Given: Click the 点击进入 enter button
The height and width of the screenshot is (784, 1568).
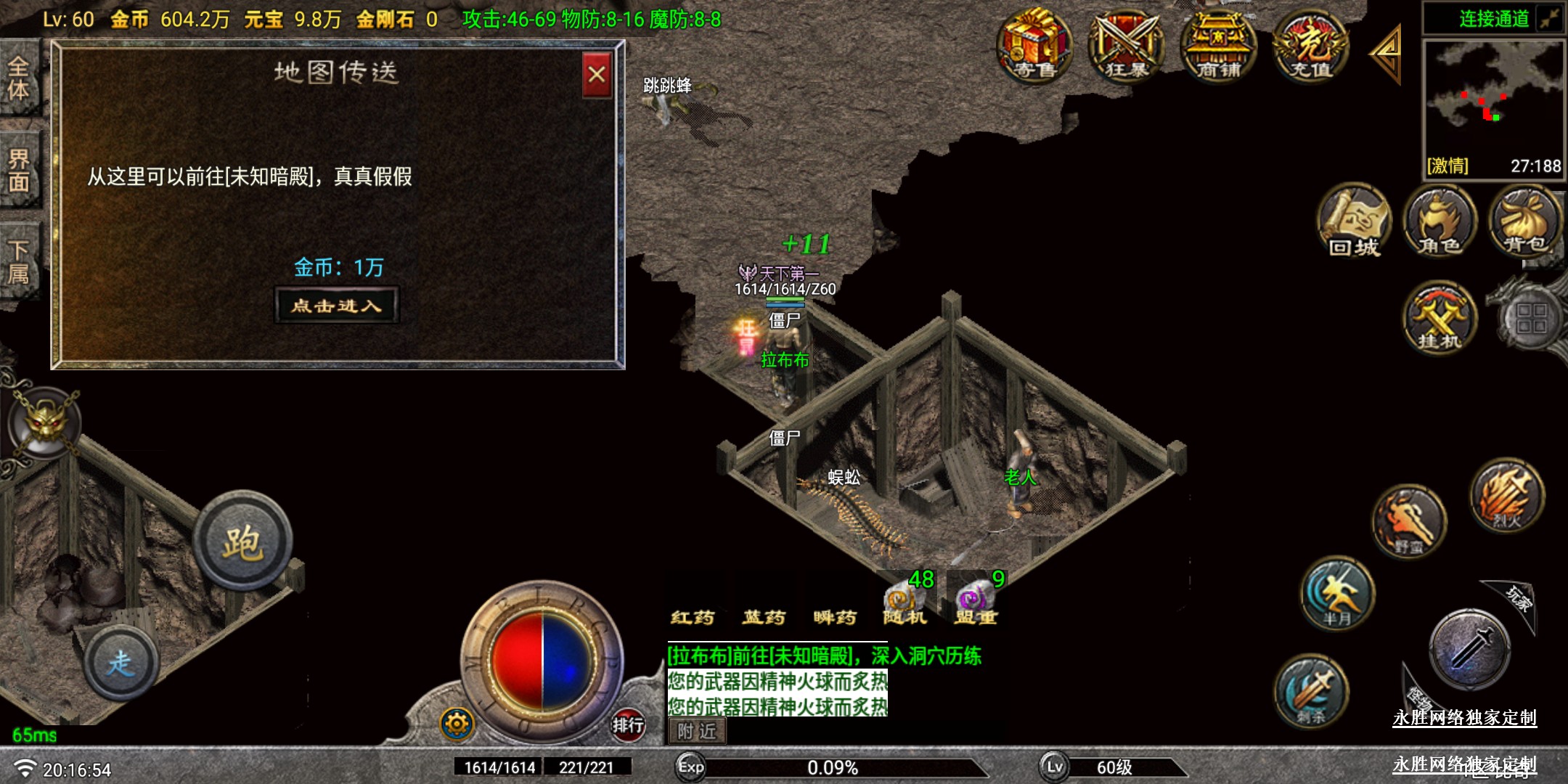Looking at the screenshot, I should pyautogui.click(x=337, y=306).
